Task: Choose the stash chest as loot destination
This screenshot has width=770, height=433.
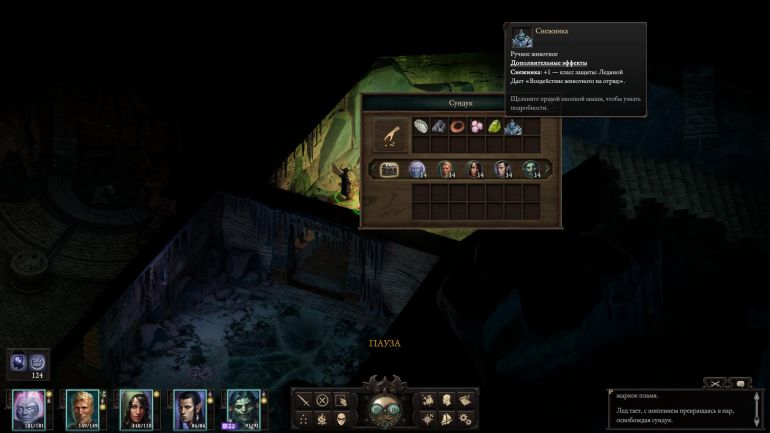Action: [389, 169]
